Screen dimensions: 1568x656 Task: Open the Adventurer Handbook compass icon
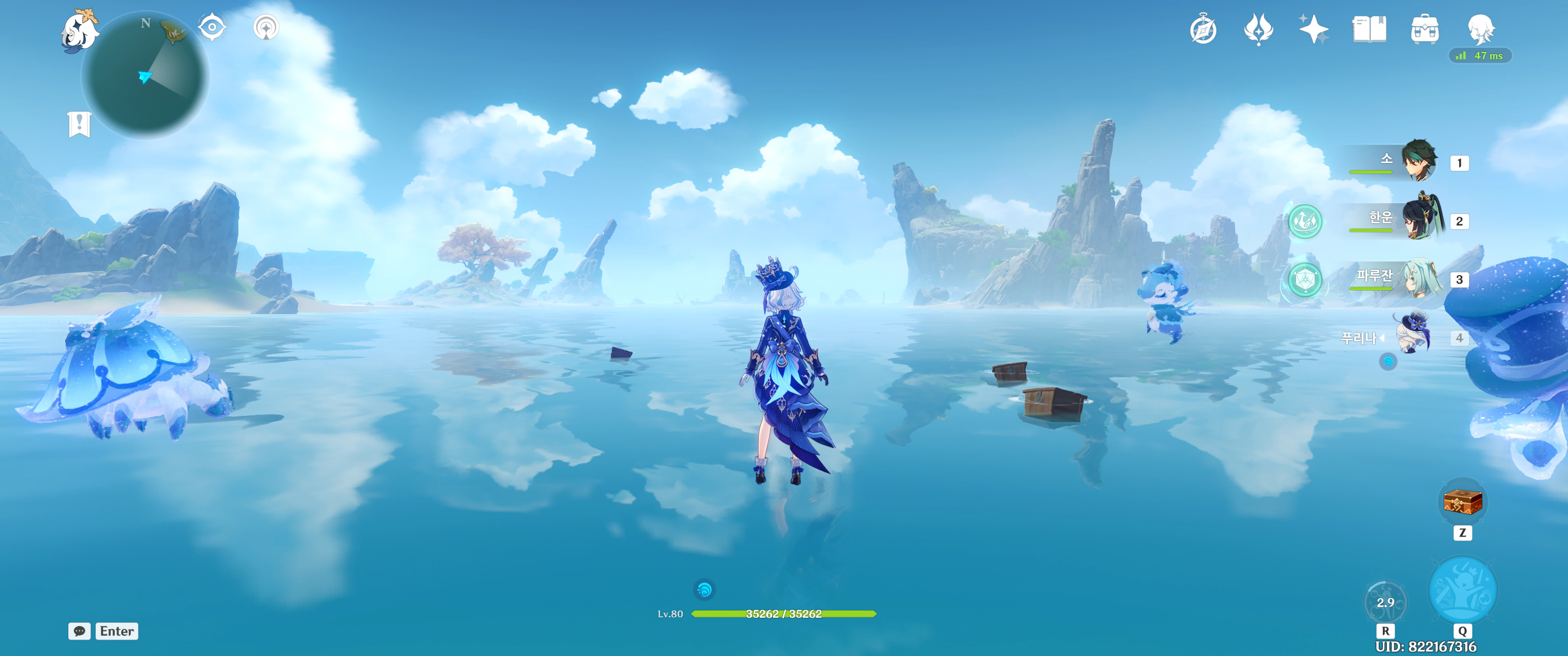coord(1203,30)
